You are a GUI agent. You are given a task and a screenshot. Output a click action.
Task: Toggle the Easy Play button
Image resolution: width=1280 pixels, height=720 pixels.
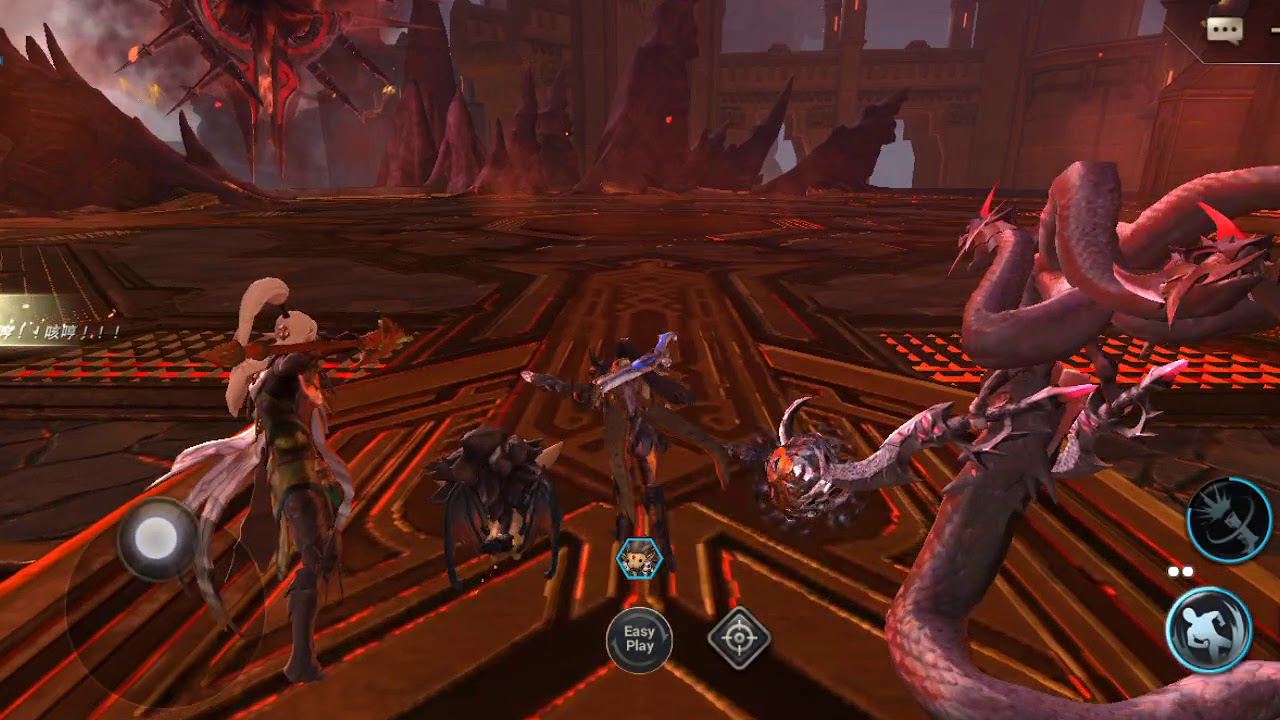(x=639, y=638)
